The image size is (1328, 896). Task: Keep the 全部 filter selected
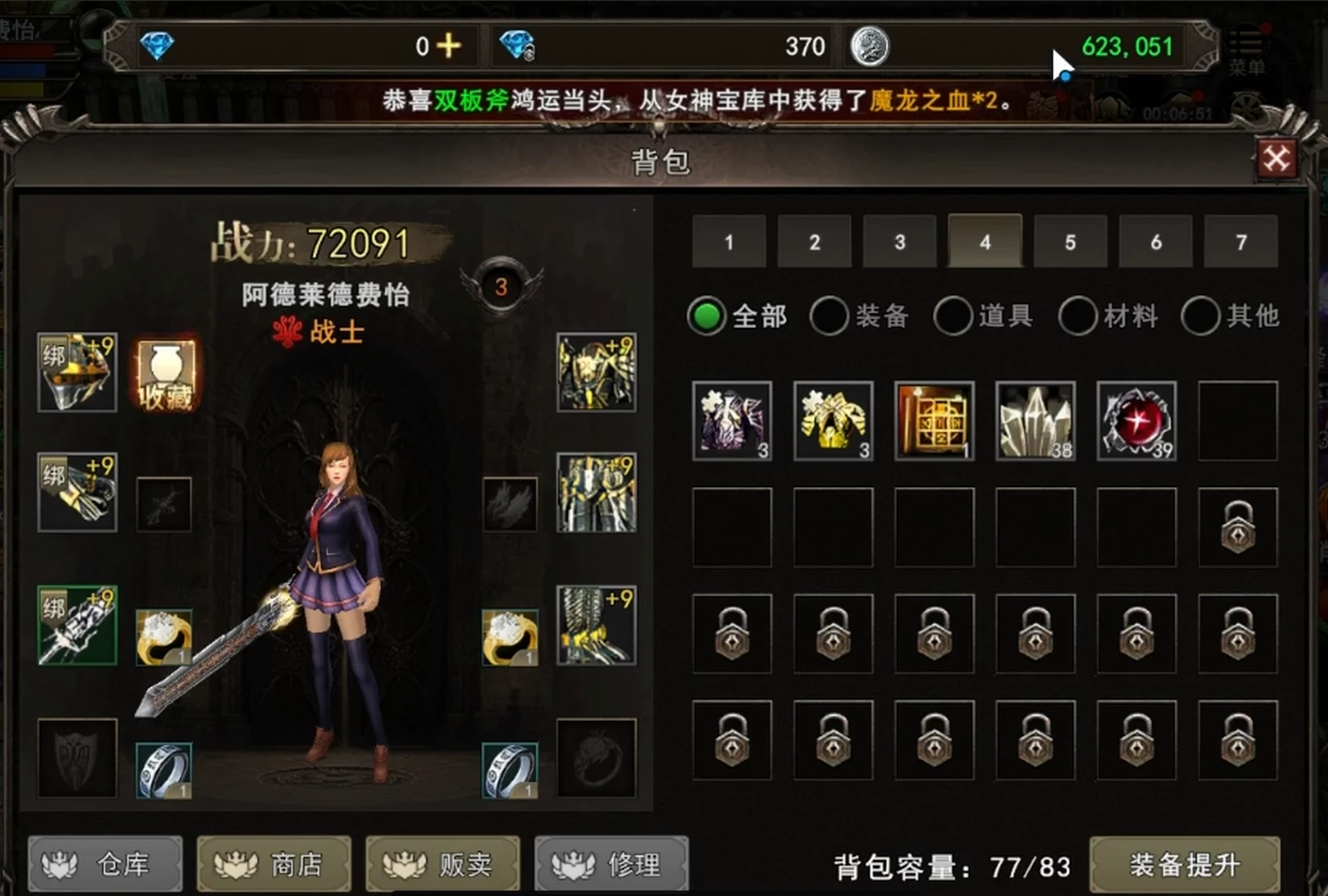click(704, 315)
